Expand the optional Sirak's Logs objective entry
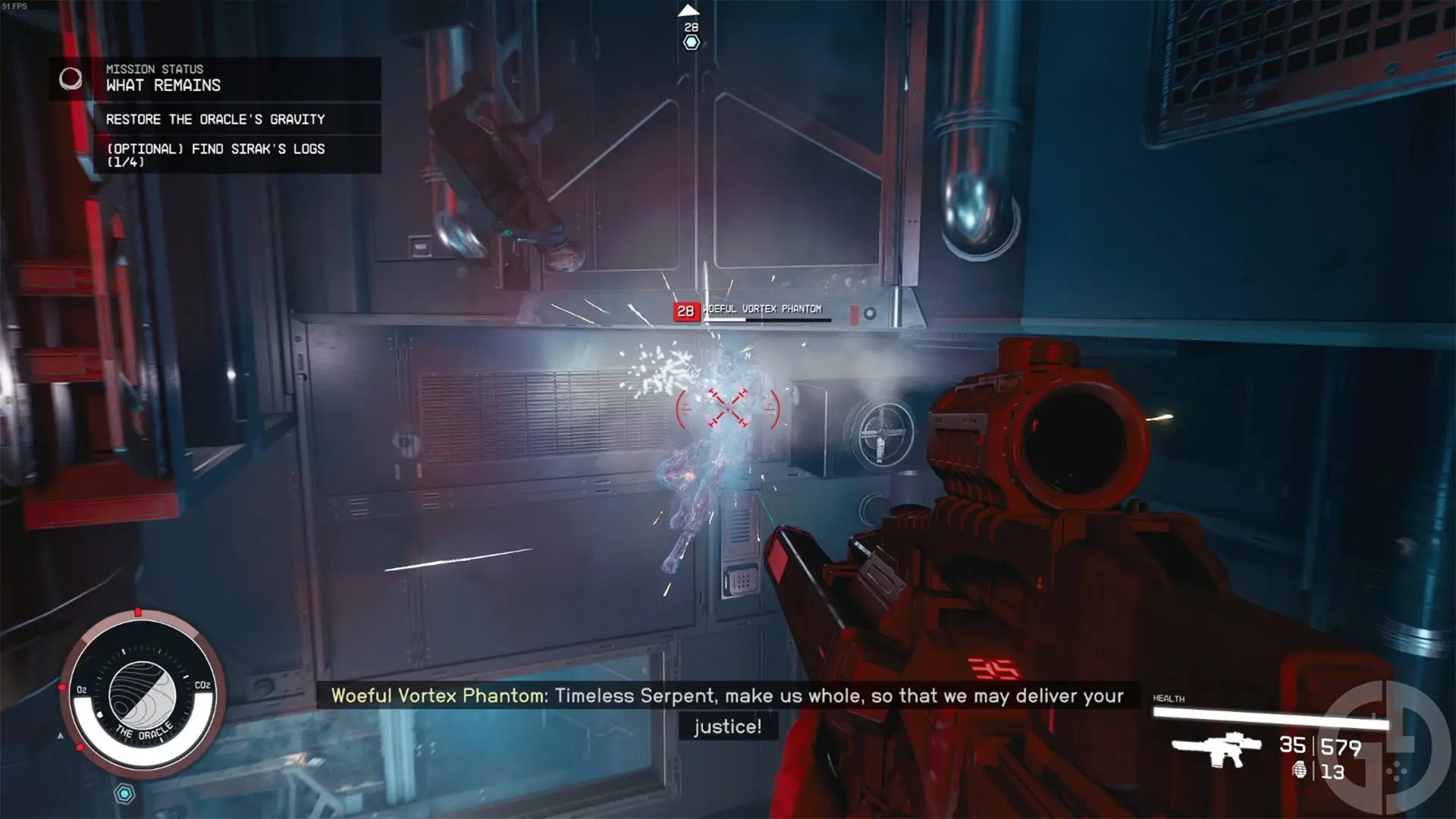Viewport: 1456px width, 819px height. (216, 155)
